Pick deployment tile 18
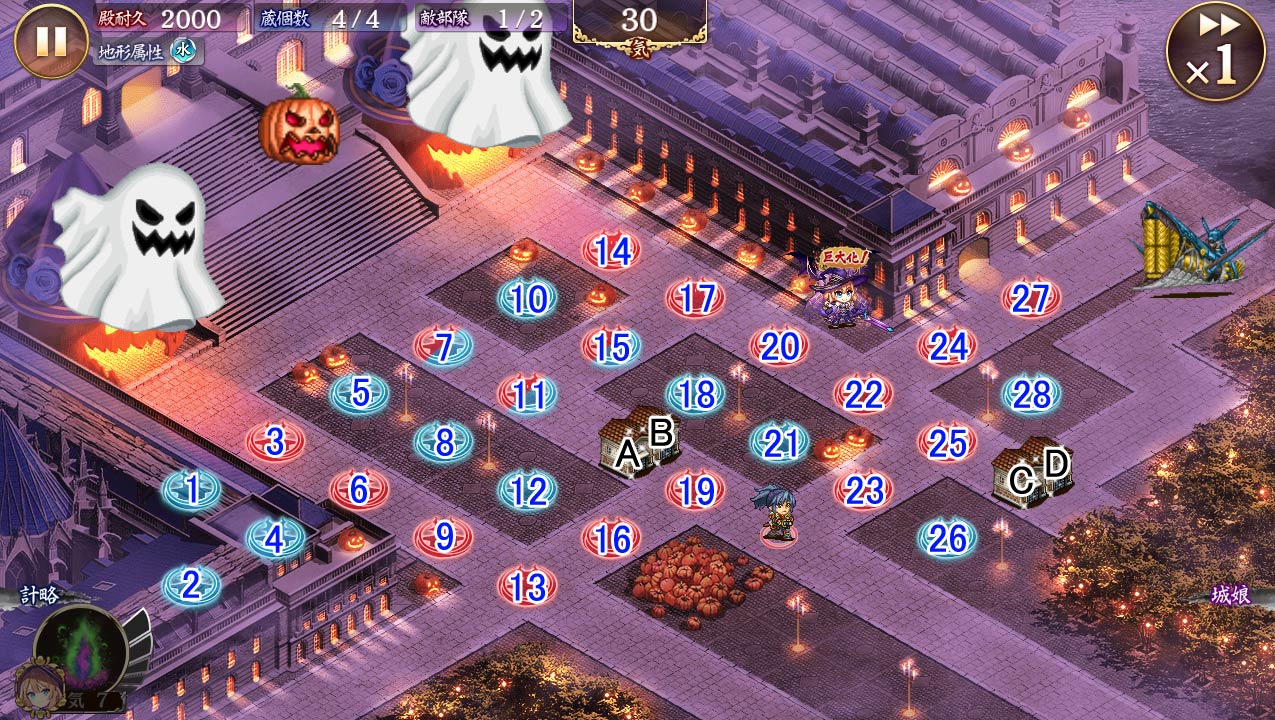The width and height of the screenshot is (1275, 720). point(695,394)
